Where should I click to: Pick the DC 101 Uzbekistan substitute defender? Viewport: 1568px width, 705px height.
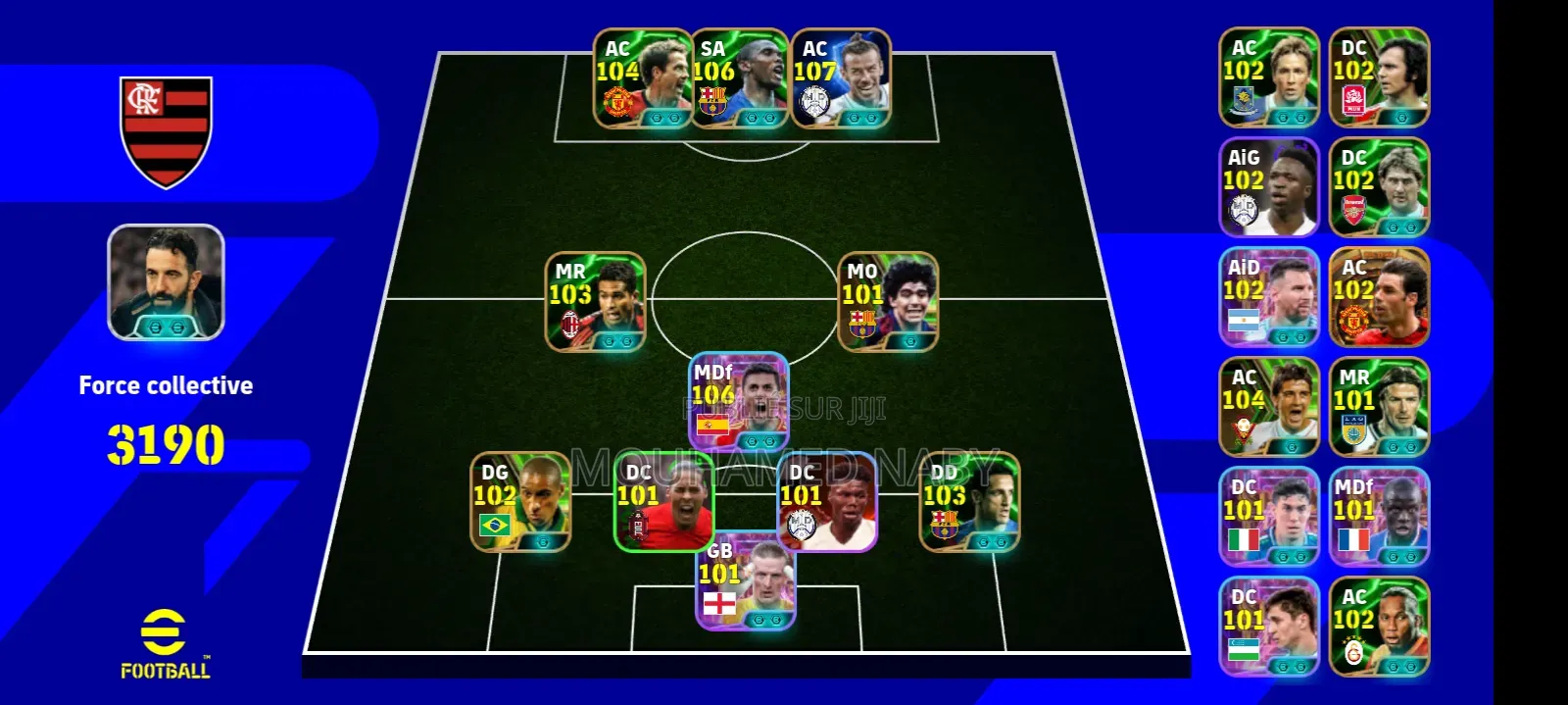(1269, 627)
